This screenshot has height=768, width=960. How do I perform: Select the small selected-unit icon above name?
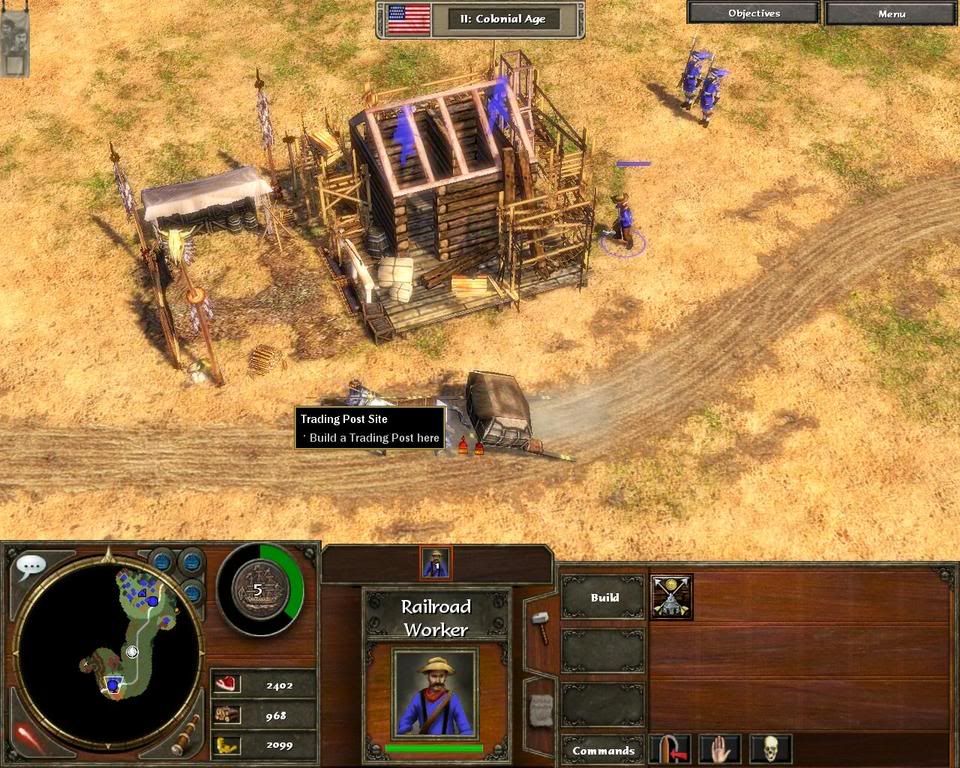tap(436, 563)
